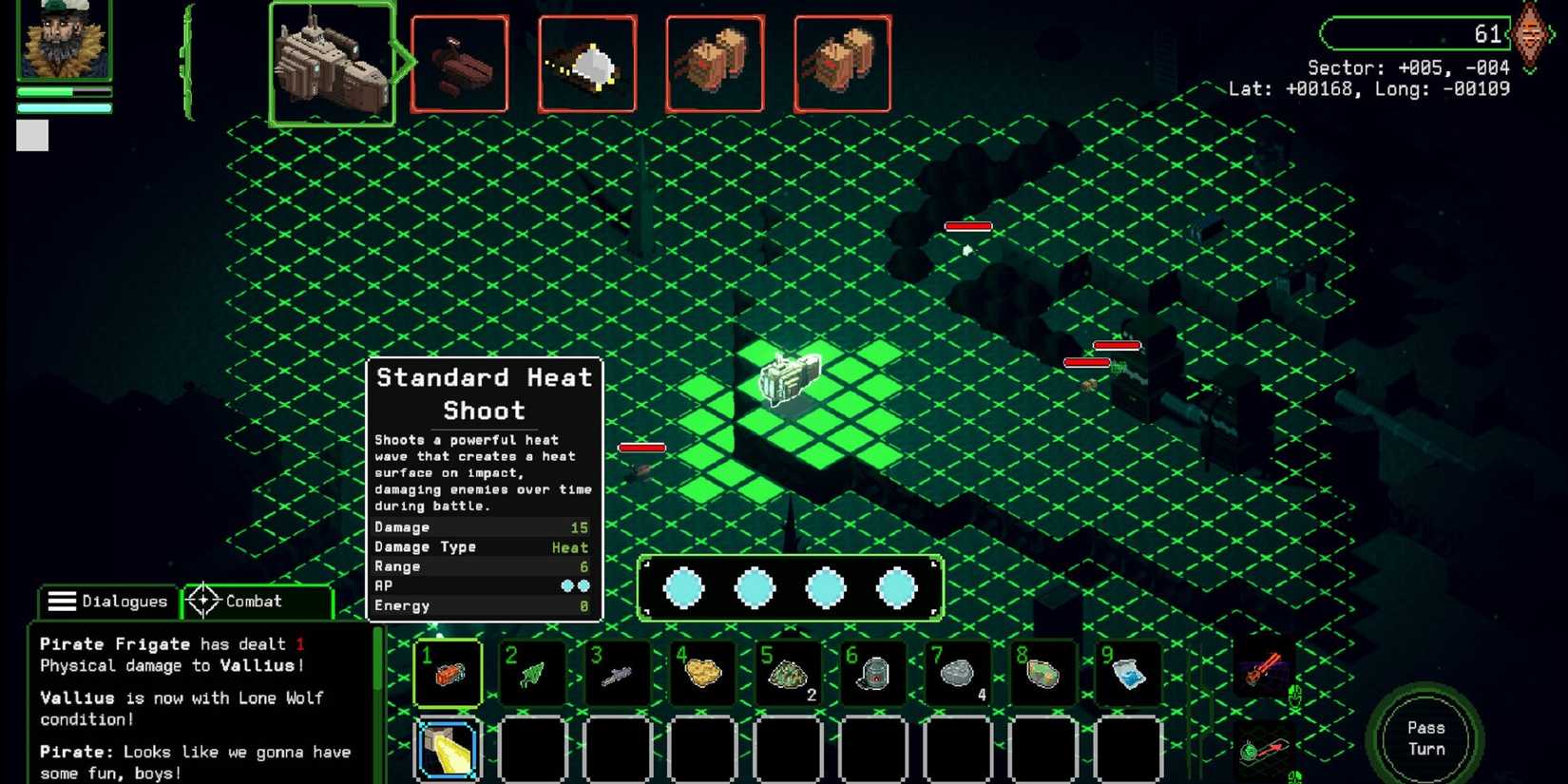Select the player's frigate portrait at top
Screen dimensions: 1568x784
pos(333,62)
